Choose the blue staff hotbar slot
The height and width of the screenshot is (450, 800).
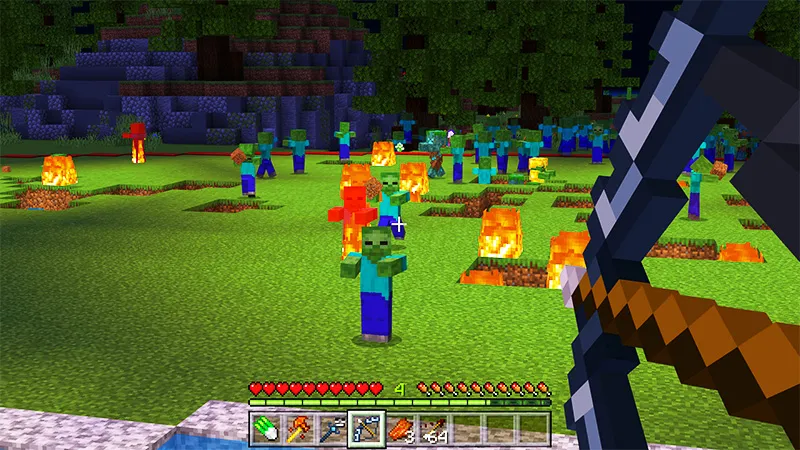click(330, 427)
